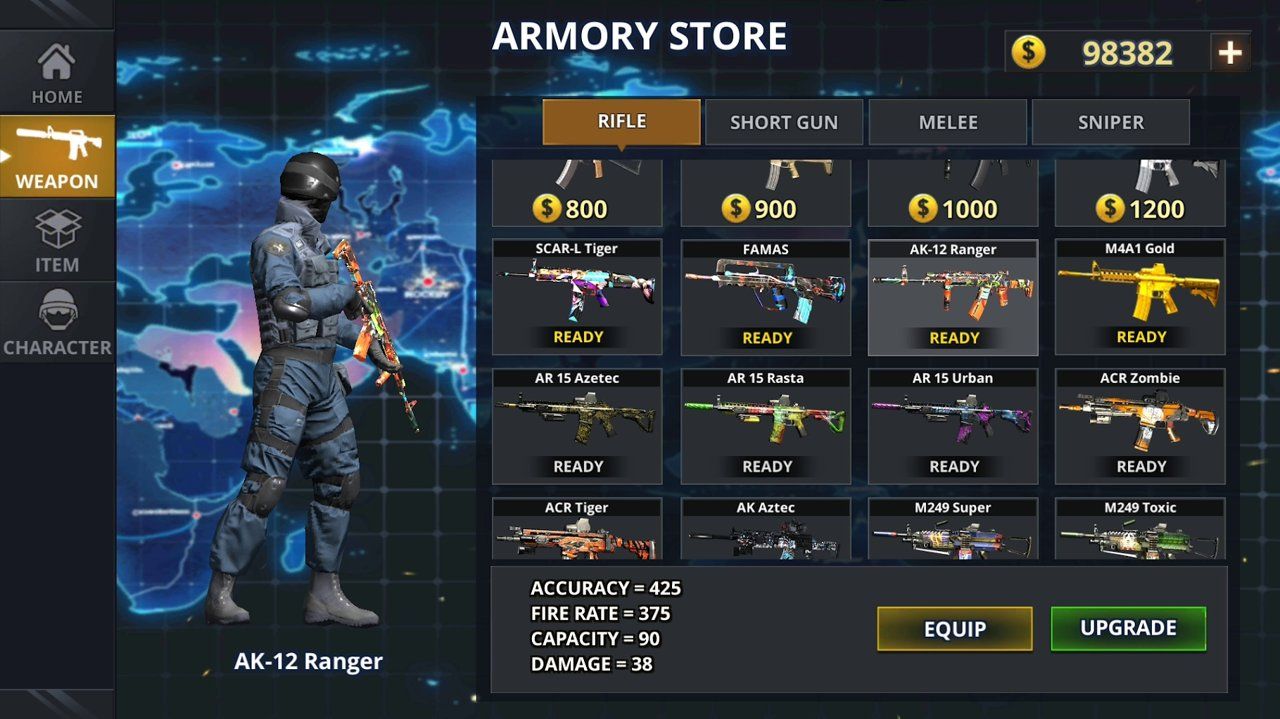Choose the AR 15 Rasta rifle
Viewport: 1280px width, 719px height.
point(766,426)
